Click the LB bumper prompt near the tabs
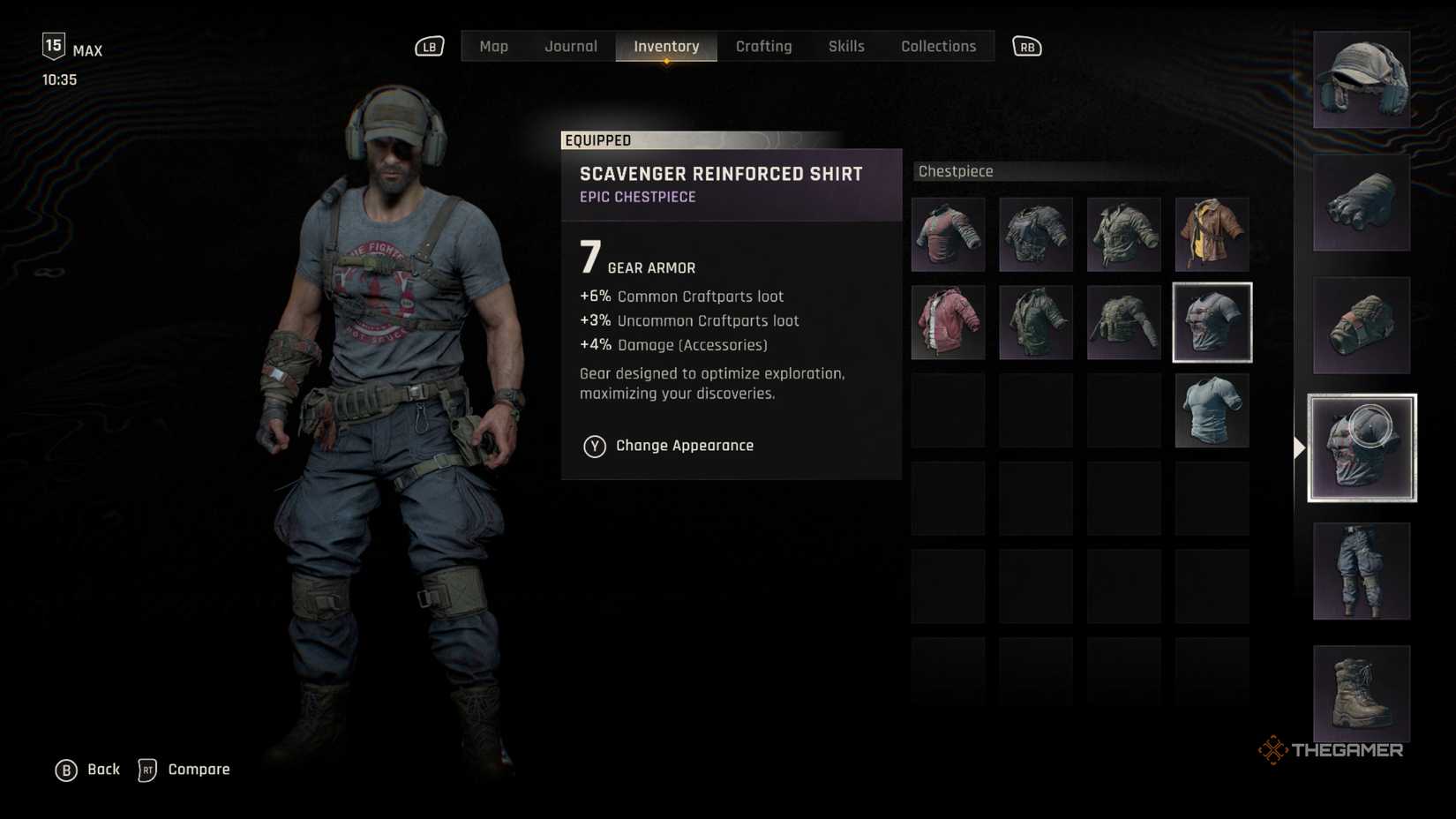The width and height of the screenshot is (1456, 819). (429, 46)
